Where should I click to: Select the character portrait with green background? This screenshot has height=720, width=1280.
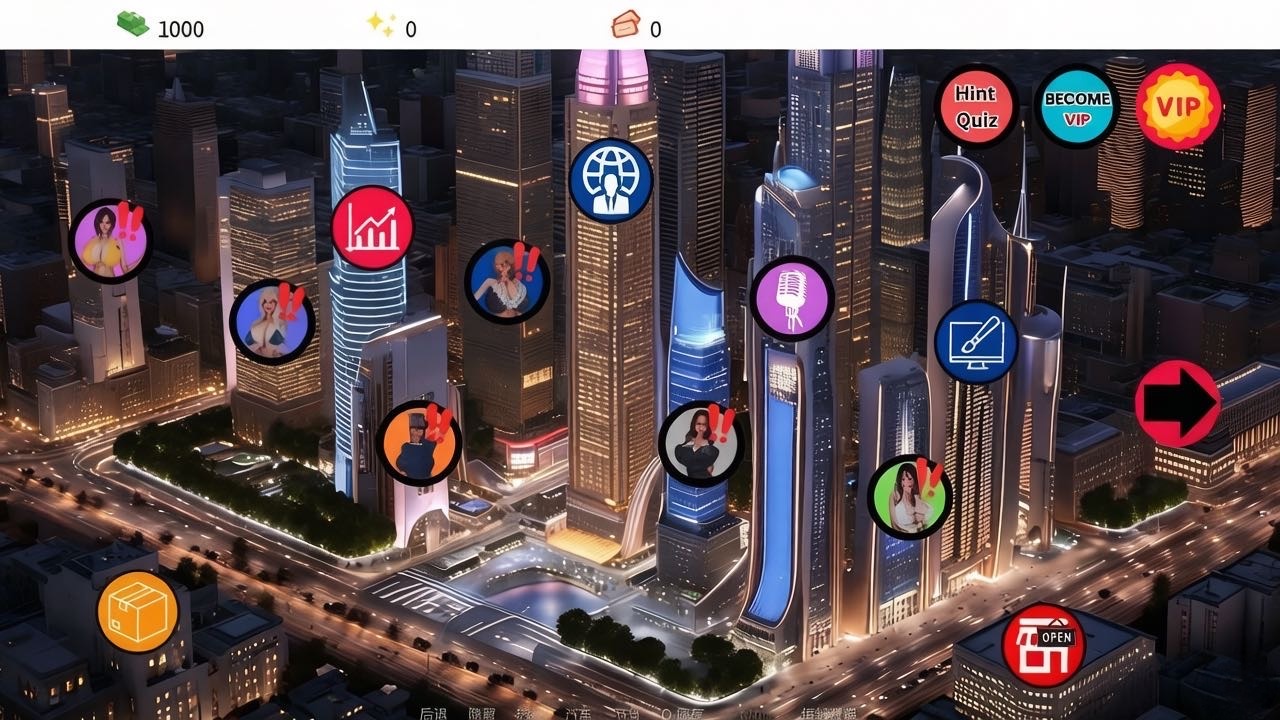[x=908, y=496]
